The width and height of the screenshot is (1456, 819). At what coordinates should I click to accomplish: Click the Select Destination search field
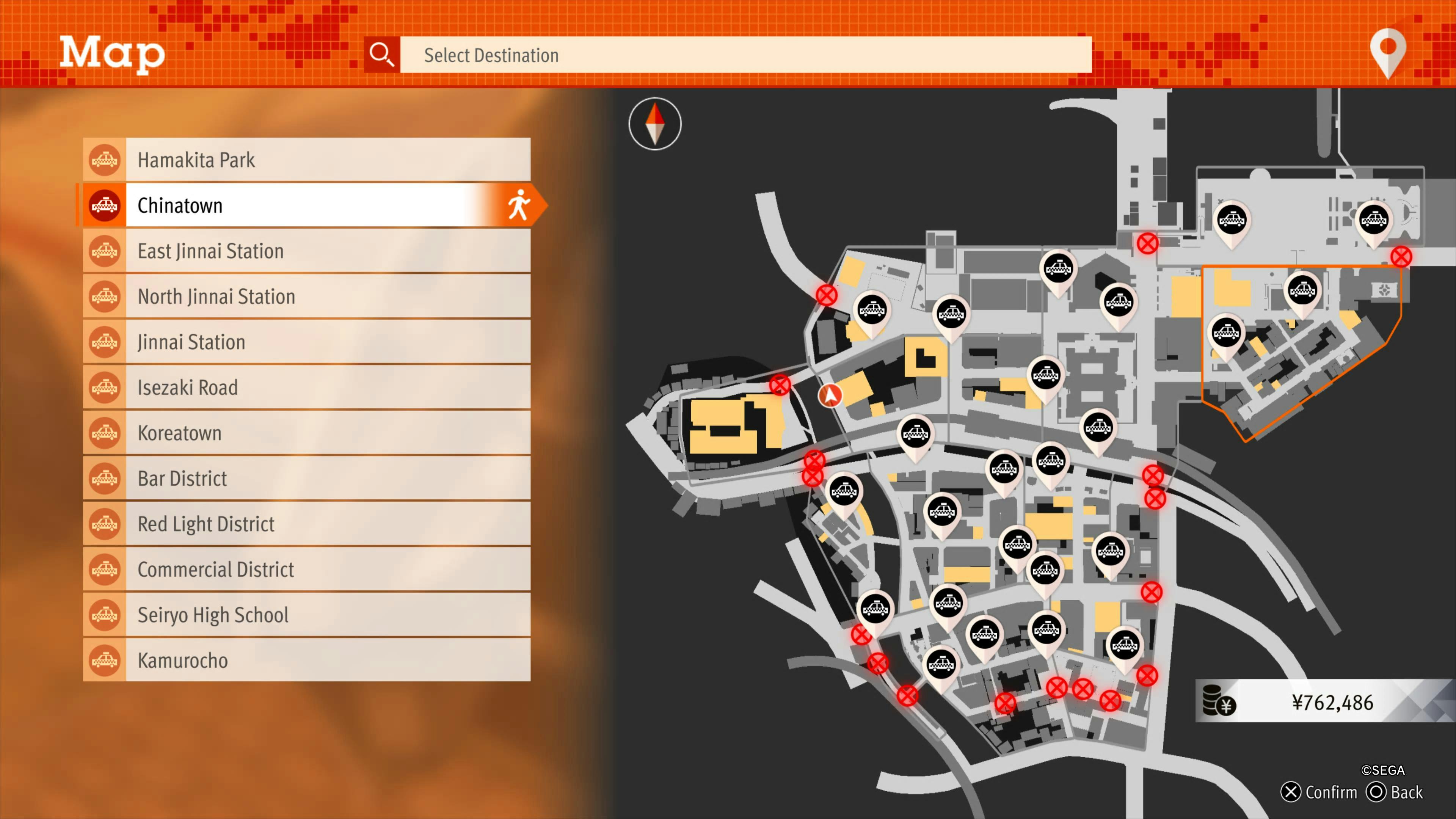coord(745,55)
